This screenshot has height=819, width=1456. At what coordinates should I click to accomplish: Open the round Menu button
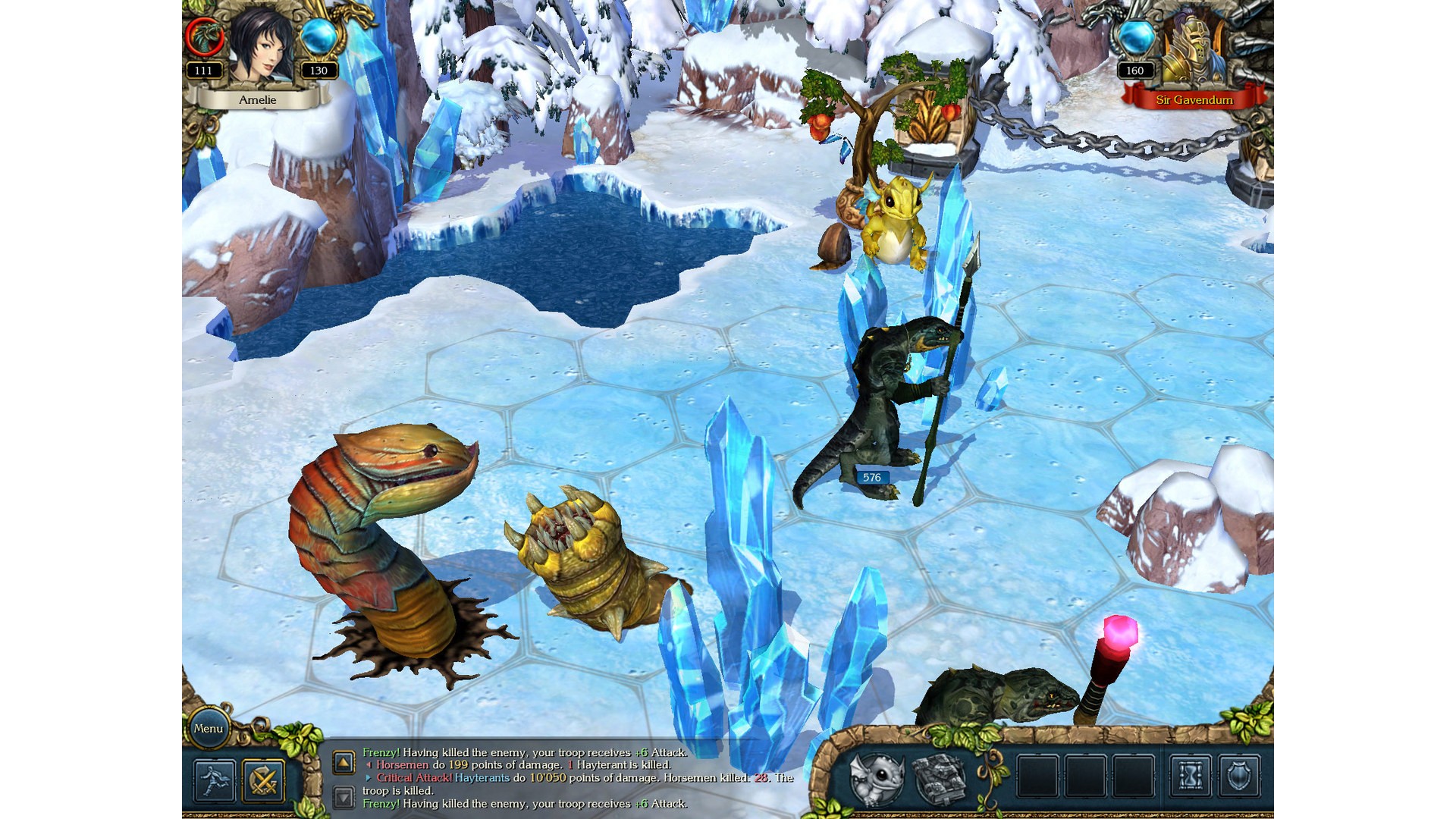[x=208, y=729]
